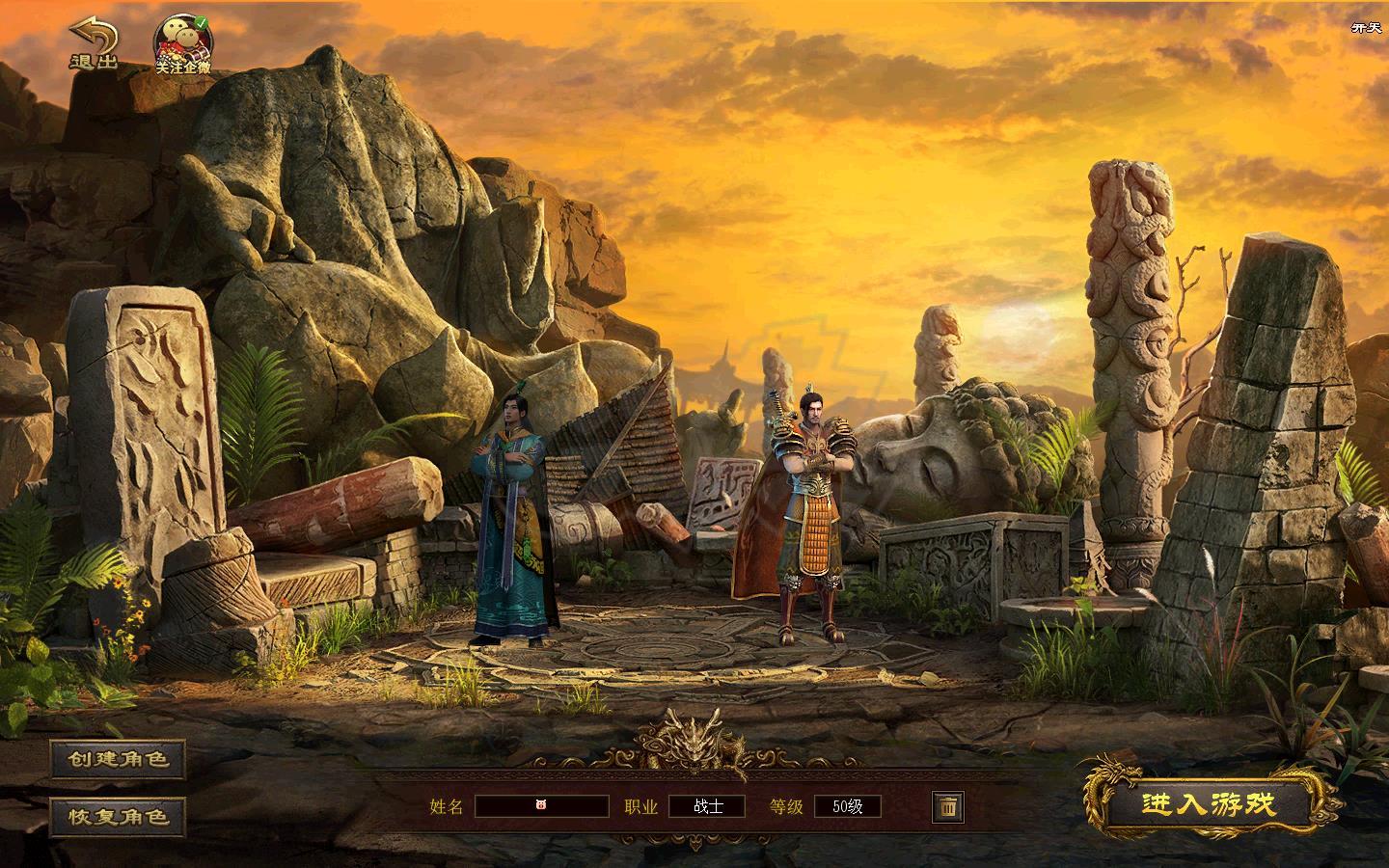Click the 恢复角色 restore character button
This screenshot has width=1389, height=868.
118,816
